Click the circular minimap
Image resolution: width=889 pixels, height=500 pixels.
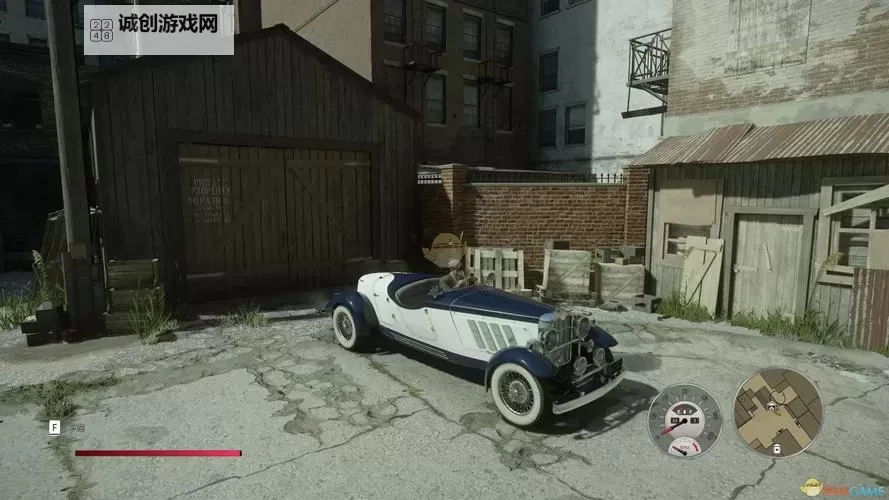pos(777,411)
